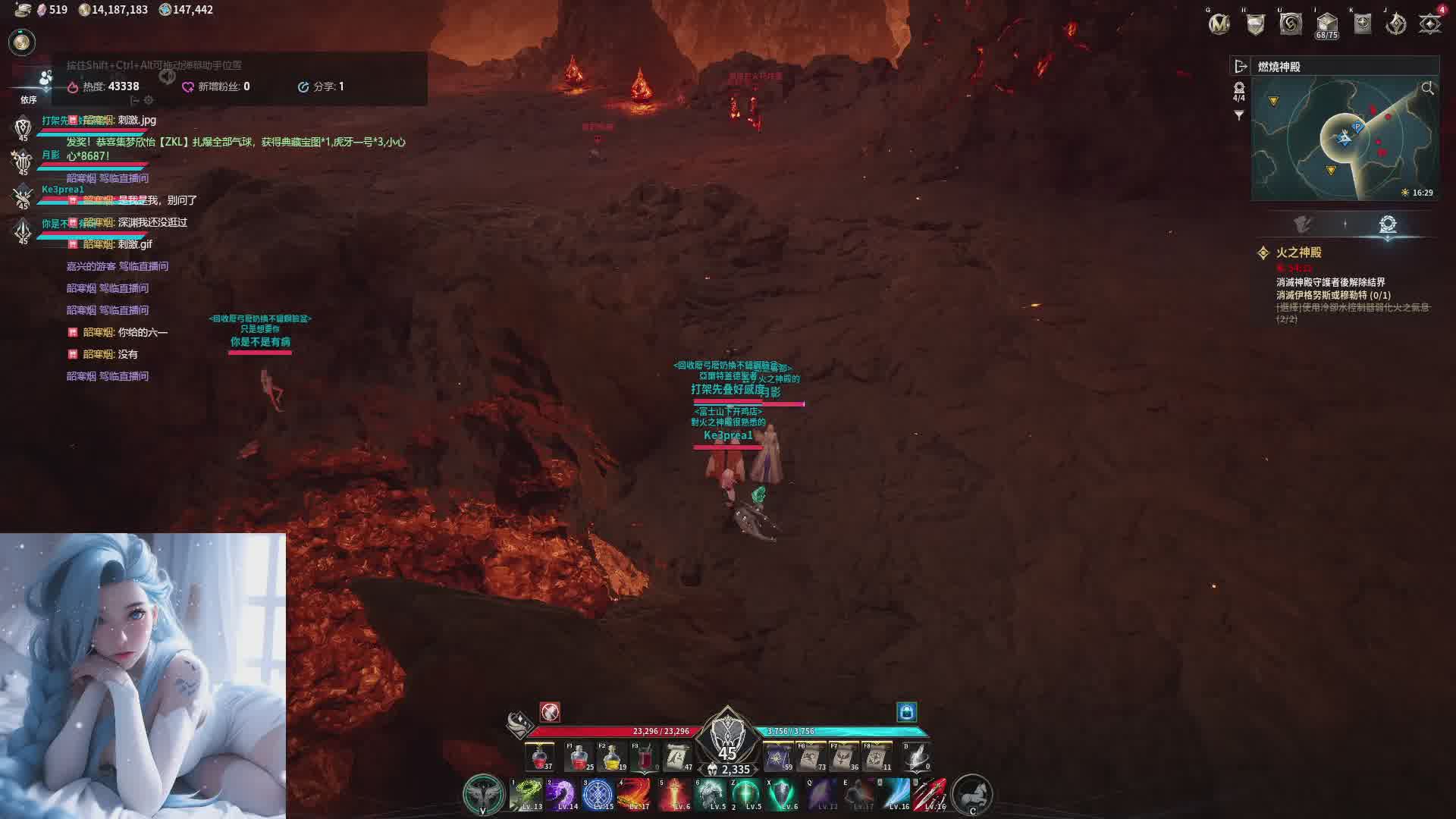
Task: Use the F1 red health potion
Action: [x=579, y=757]
